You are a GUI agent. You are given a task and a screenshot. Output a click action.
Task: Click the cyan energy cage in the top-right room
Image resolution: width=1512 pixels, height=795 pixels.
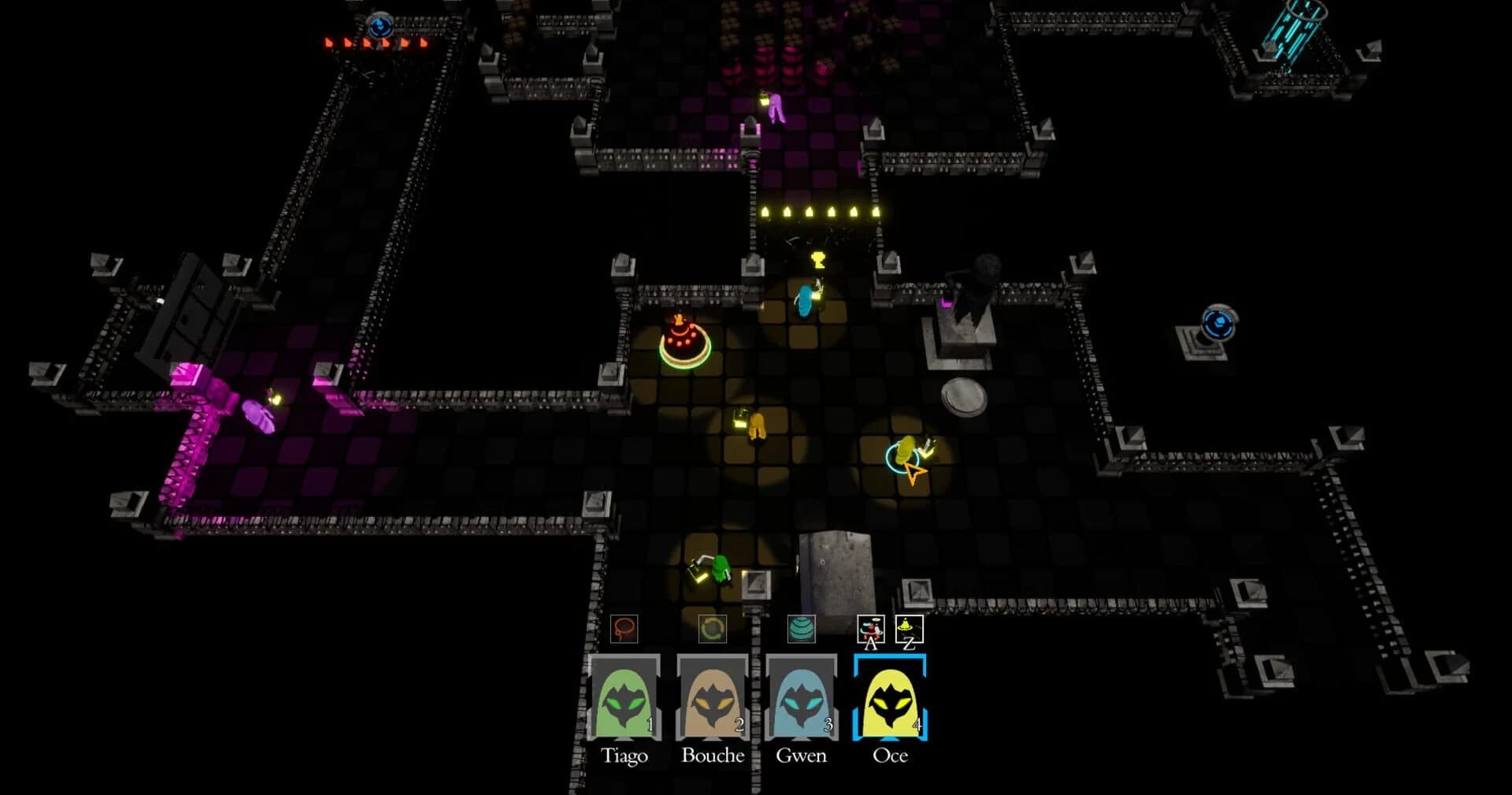click(1295, 33)
